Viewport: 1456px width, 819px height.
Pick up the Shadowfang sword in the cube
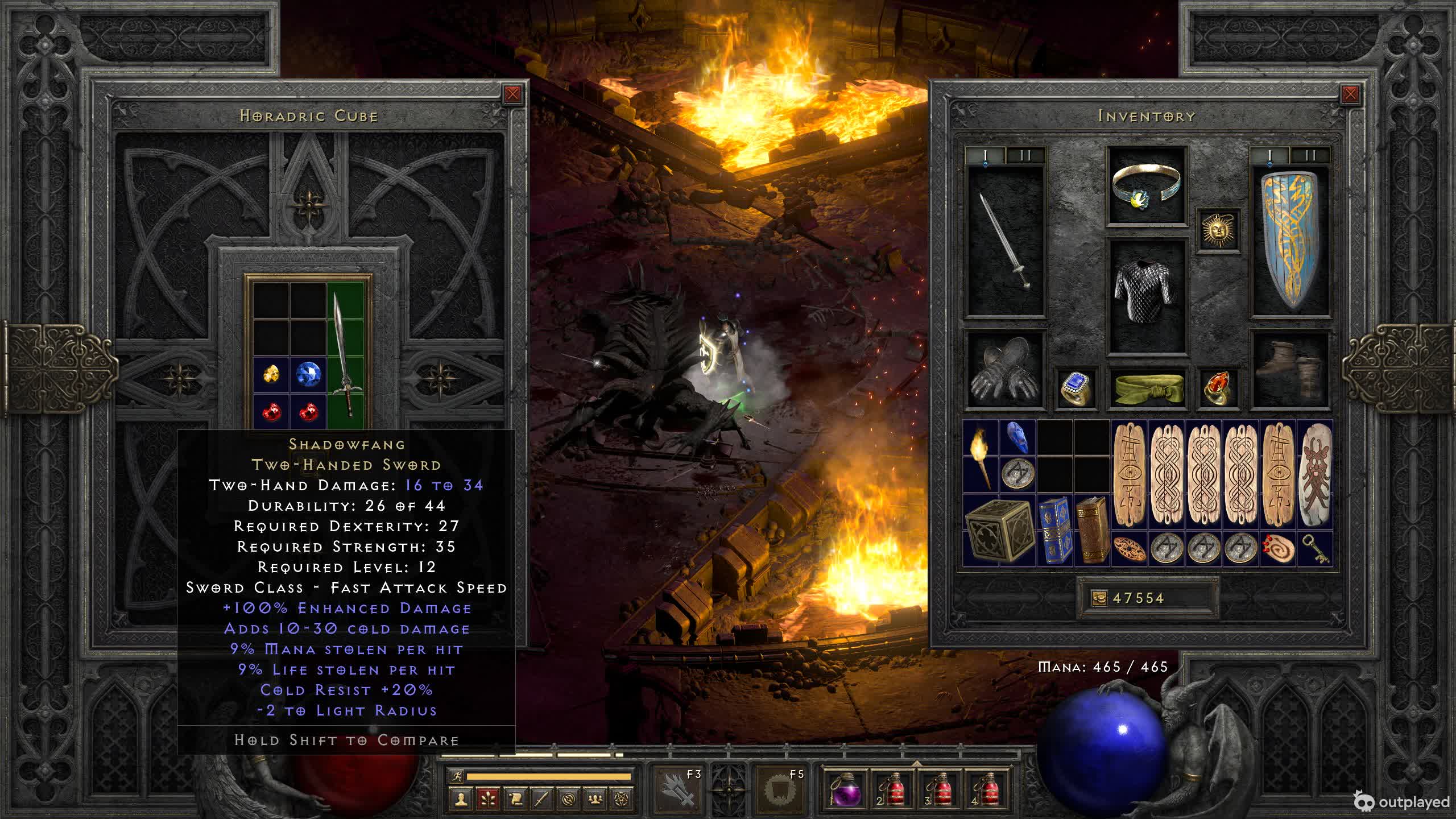344,355
